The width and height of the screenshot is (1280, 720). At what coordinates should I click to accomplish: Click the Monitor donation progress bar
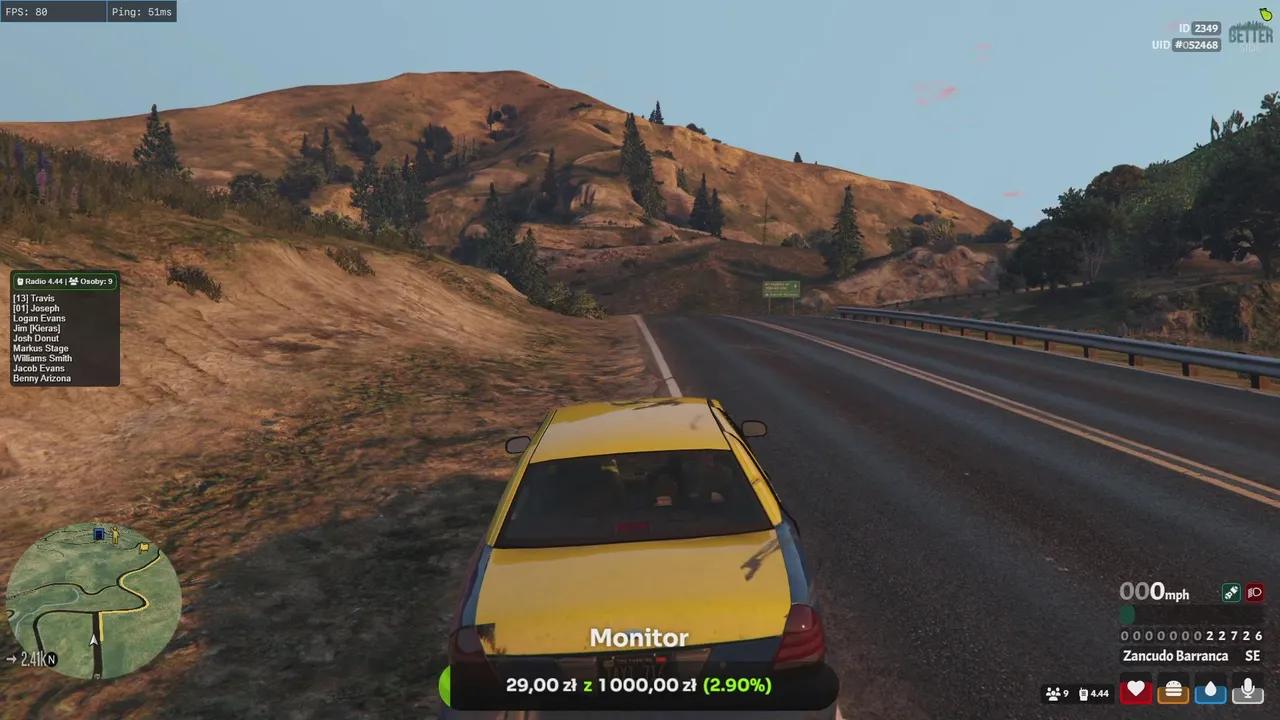coord(638,686)
